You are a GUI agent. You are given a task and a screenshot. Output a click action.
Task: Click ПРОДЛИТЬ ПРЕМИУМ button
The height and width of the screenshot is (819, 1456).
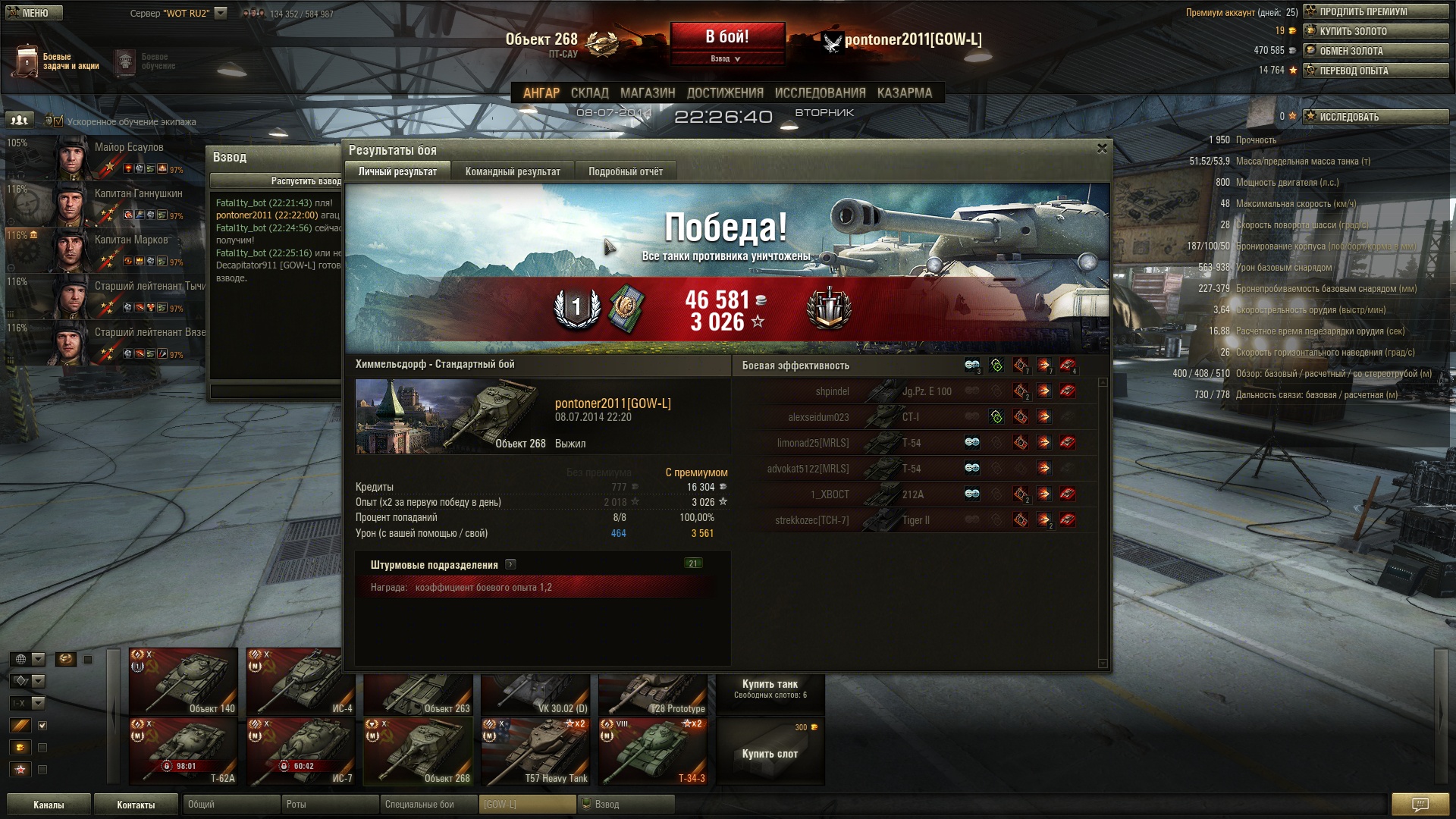[x=1375, y=11]
